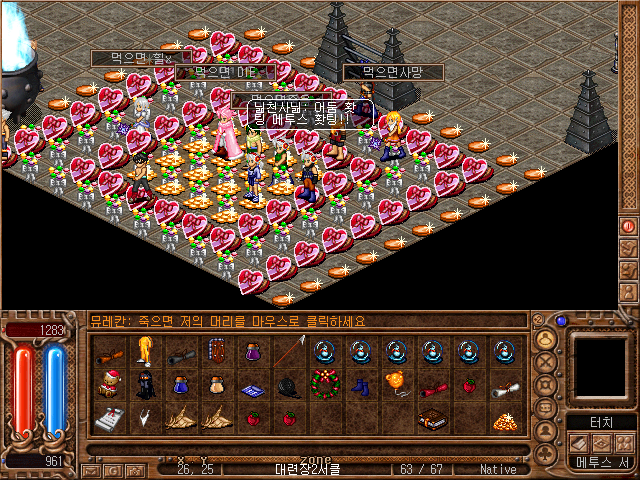
Task: Choose the yellow trousers item
Action: click(x=145, y=350)
